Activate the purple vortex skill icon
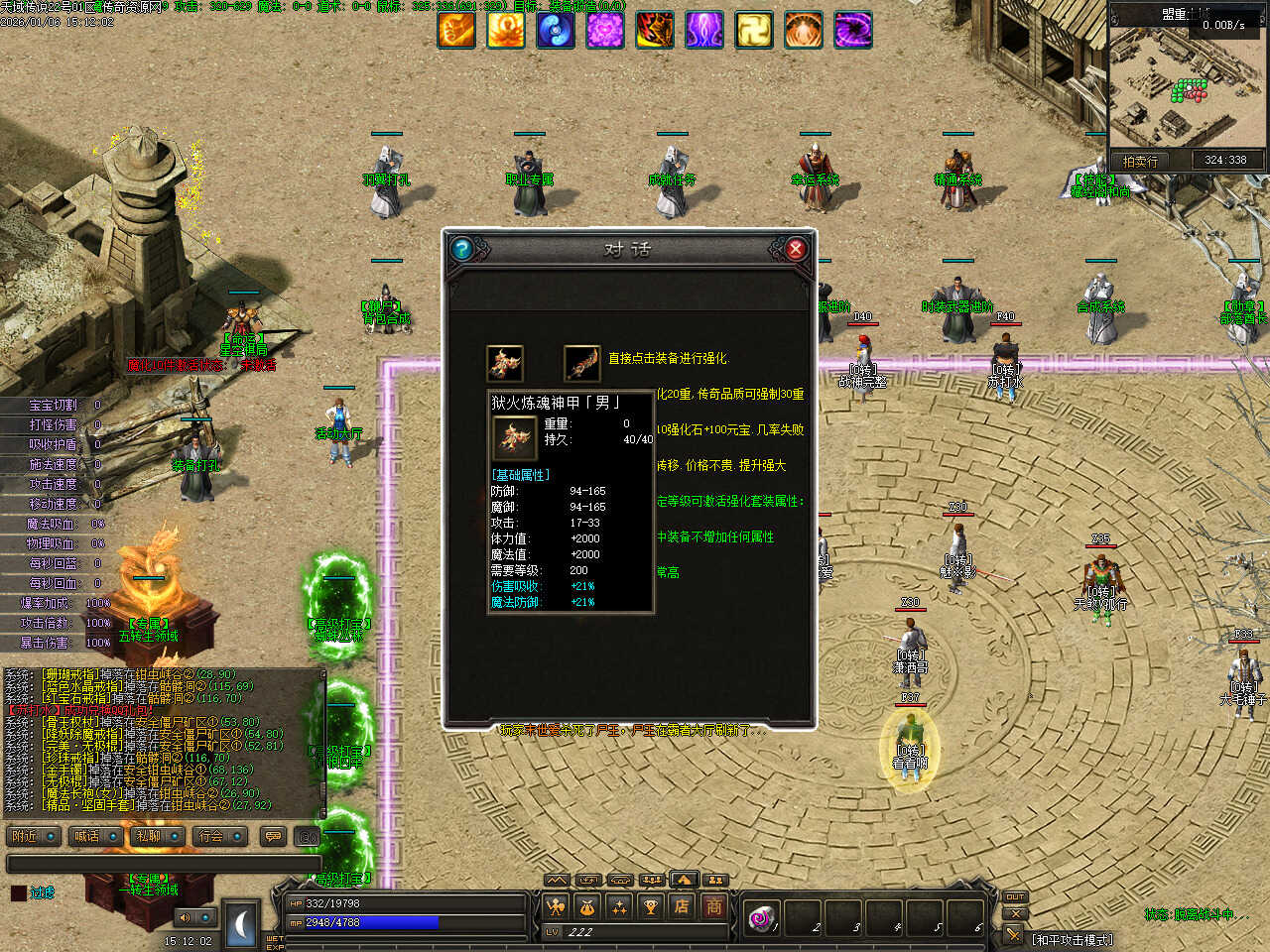The height and width of the screenshot is (952, 1270). (853, 30)
